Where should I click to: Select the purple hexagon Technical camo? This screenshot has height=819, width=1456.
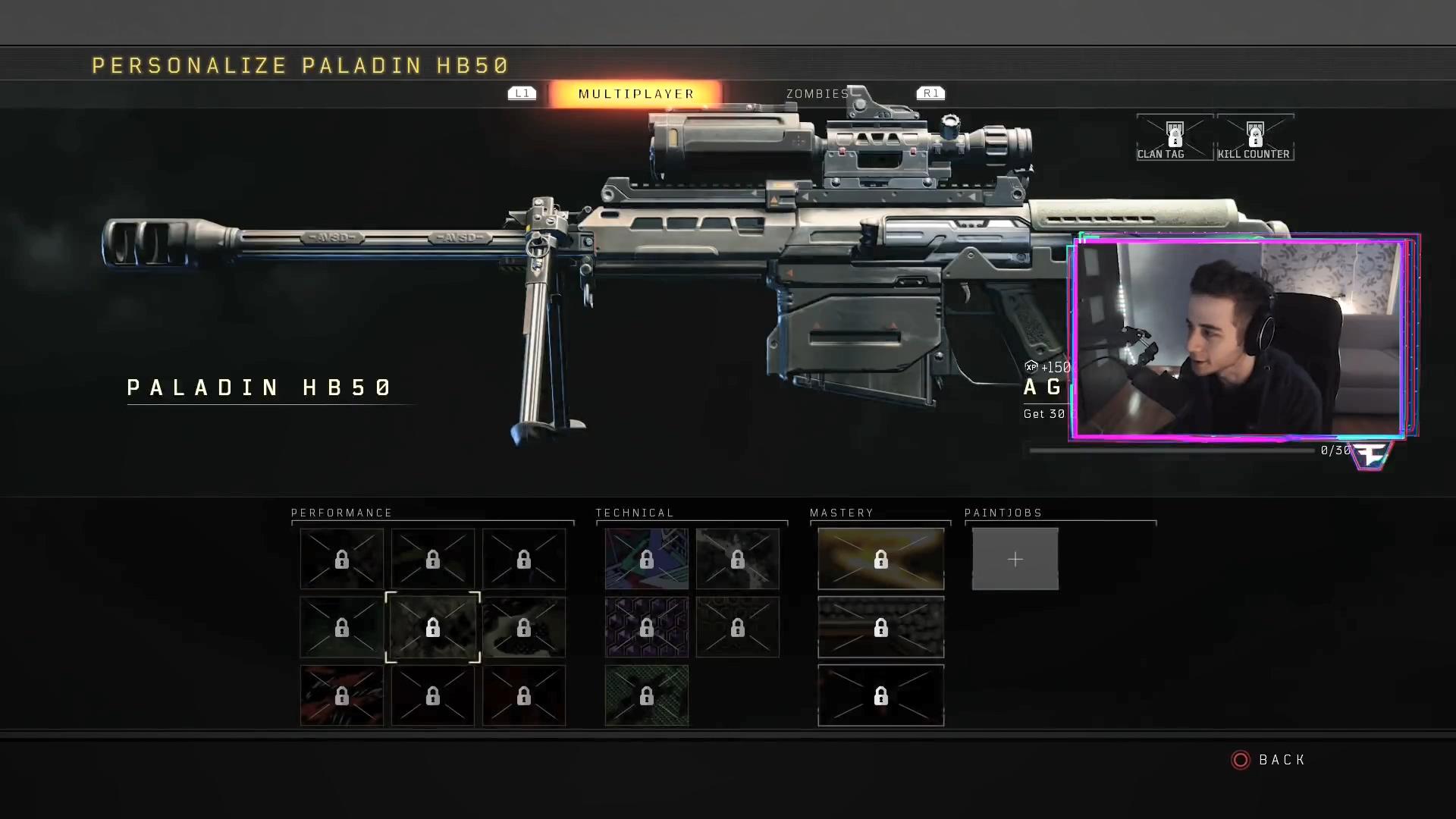[x=646, y=627]
